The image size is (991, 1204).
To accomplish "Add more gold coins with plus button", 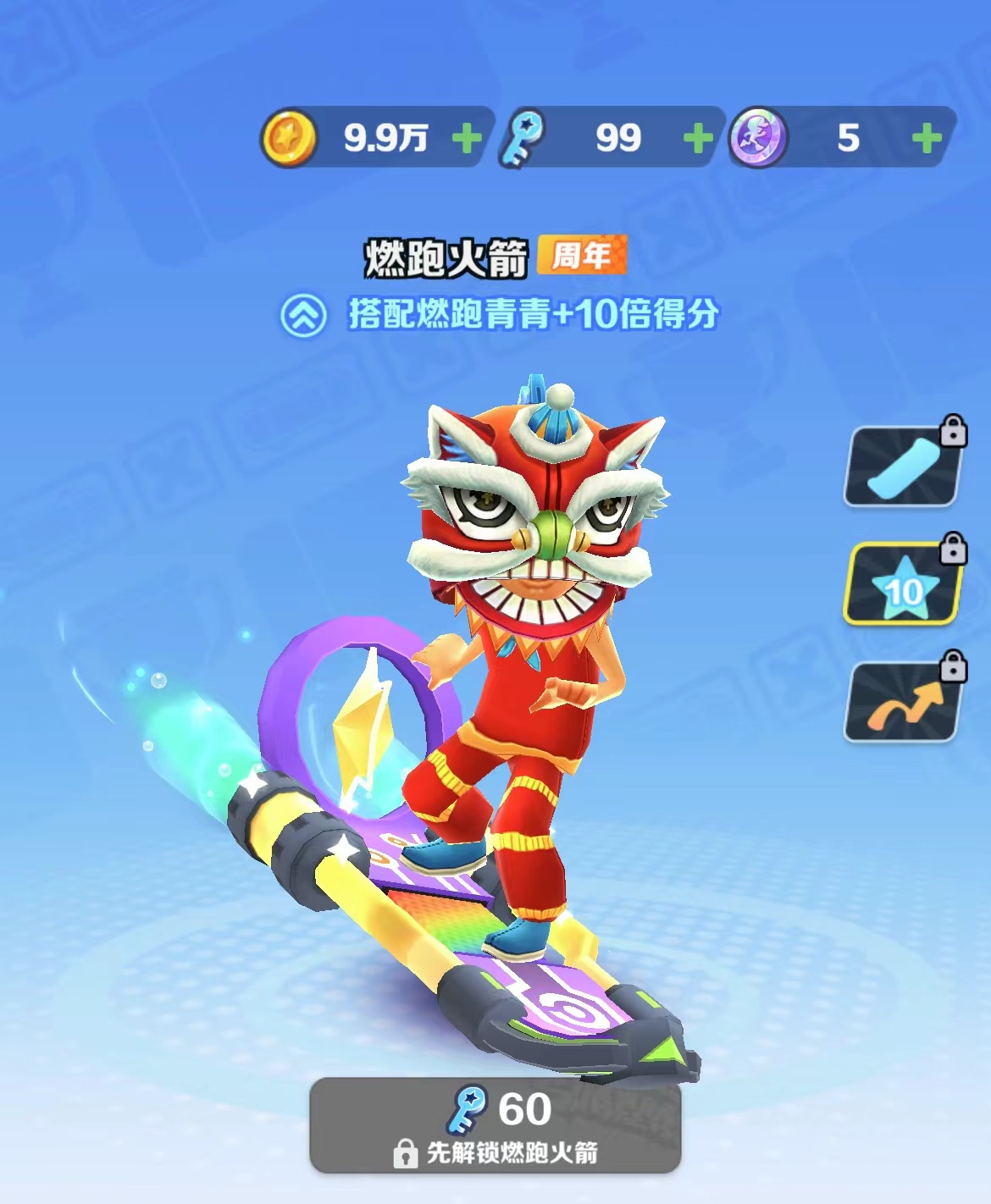I will coord(467,138).
